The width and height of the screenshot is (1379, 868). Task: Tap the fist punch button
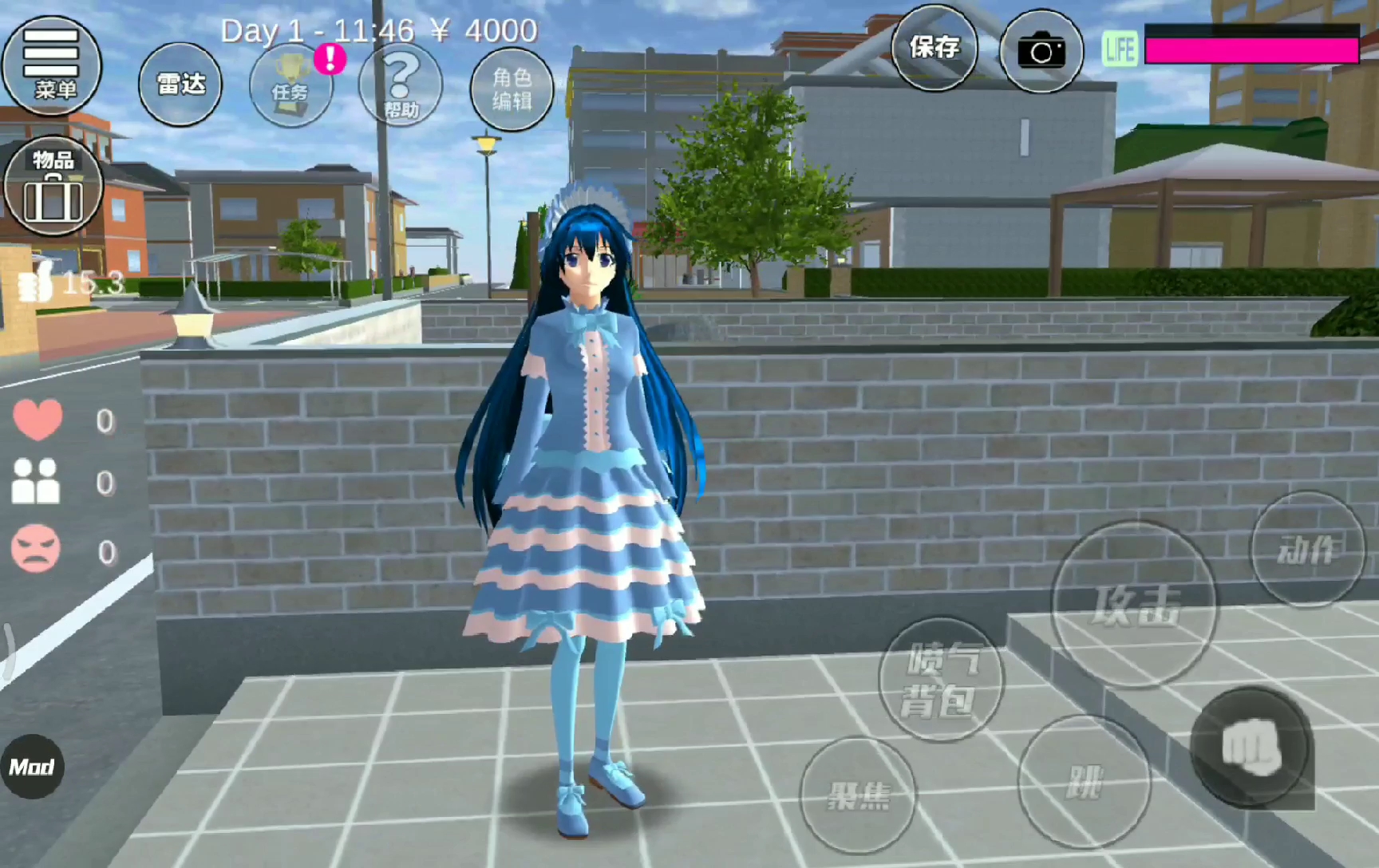(1251, 747)
